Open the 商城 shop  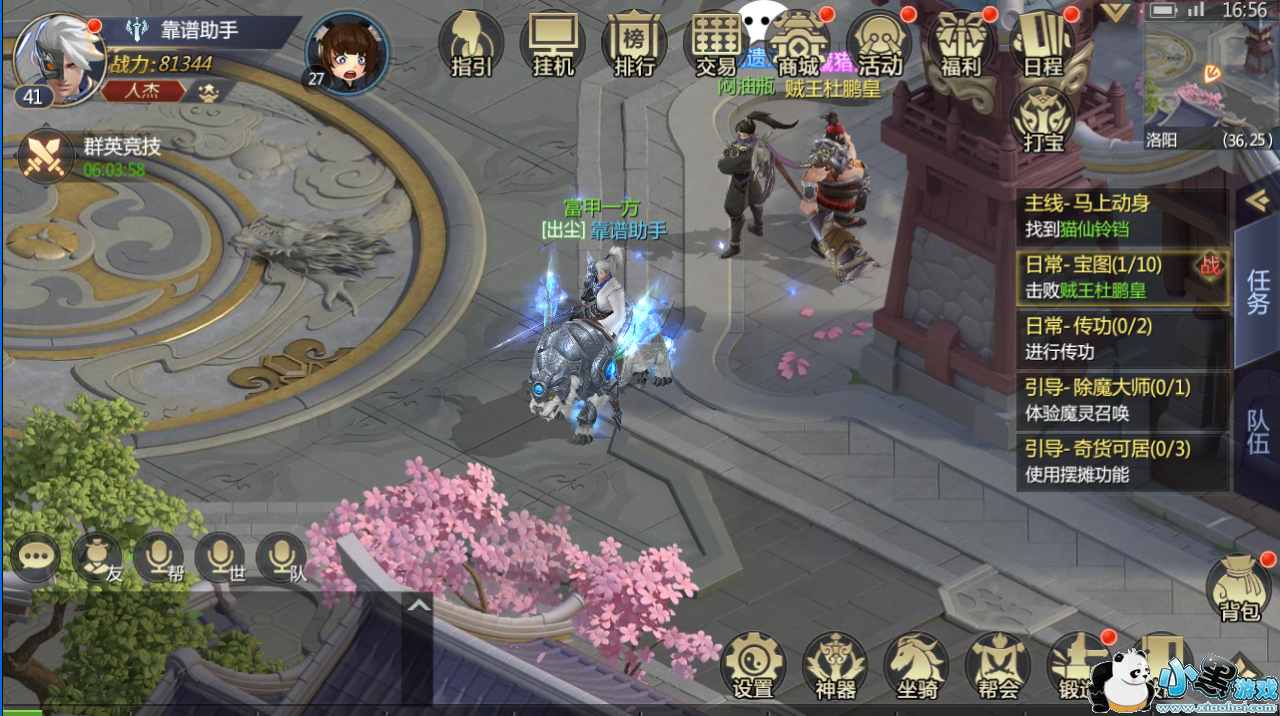798,44
